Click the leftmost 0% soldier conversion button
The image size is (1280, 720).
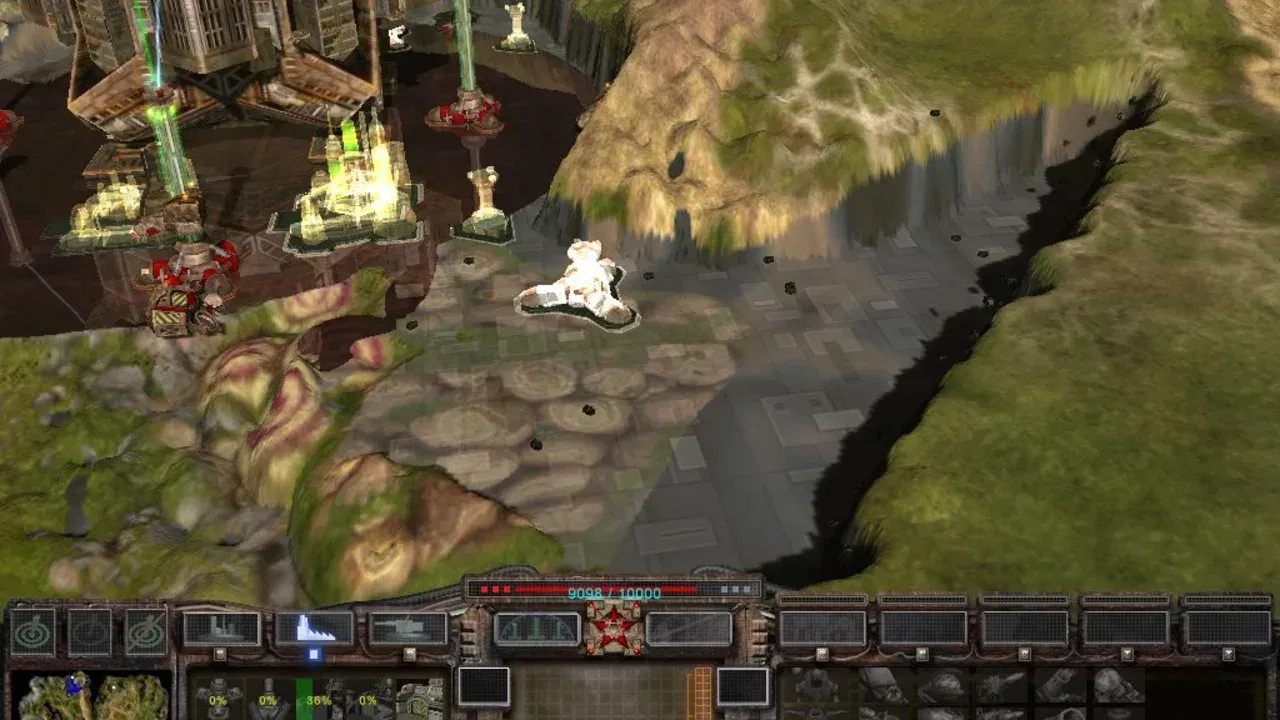click(x=218, y=700)
